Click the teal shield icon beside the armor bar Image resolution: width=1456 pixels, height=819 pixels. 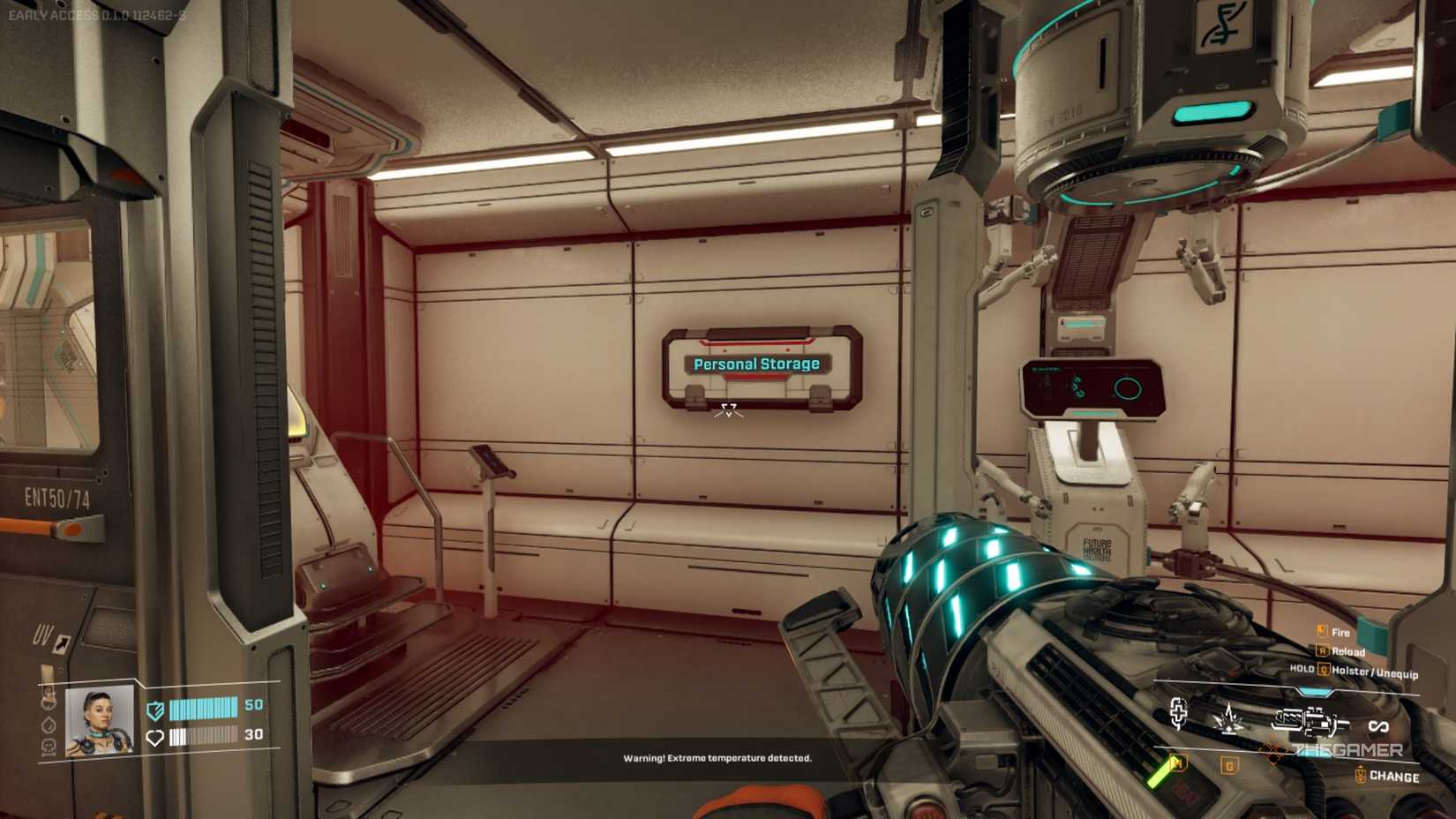154,711
